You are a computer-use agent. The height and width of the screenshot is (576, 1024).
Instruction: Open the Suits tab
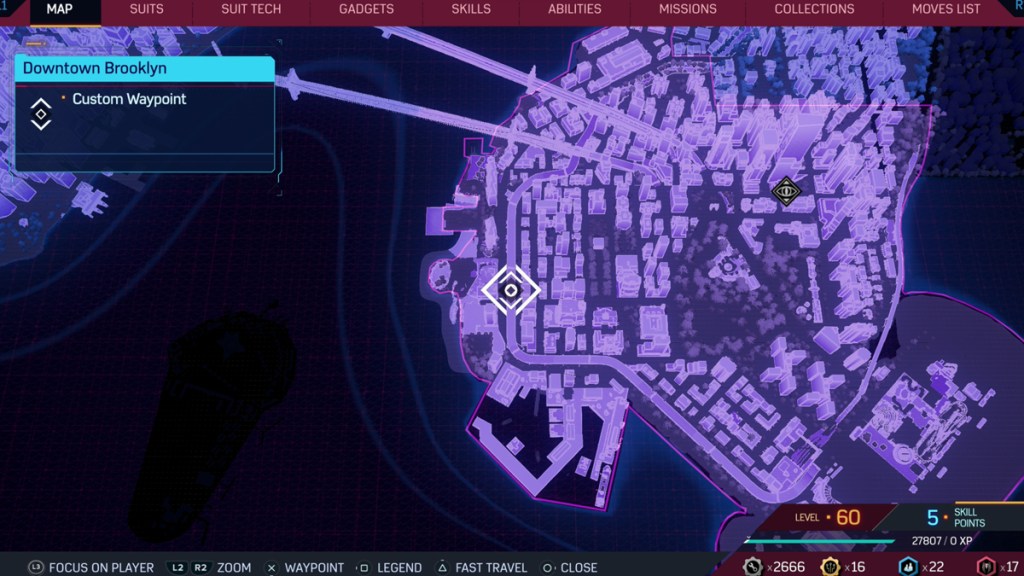point(147,9)
